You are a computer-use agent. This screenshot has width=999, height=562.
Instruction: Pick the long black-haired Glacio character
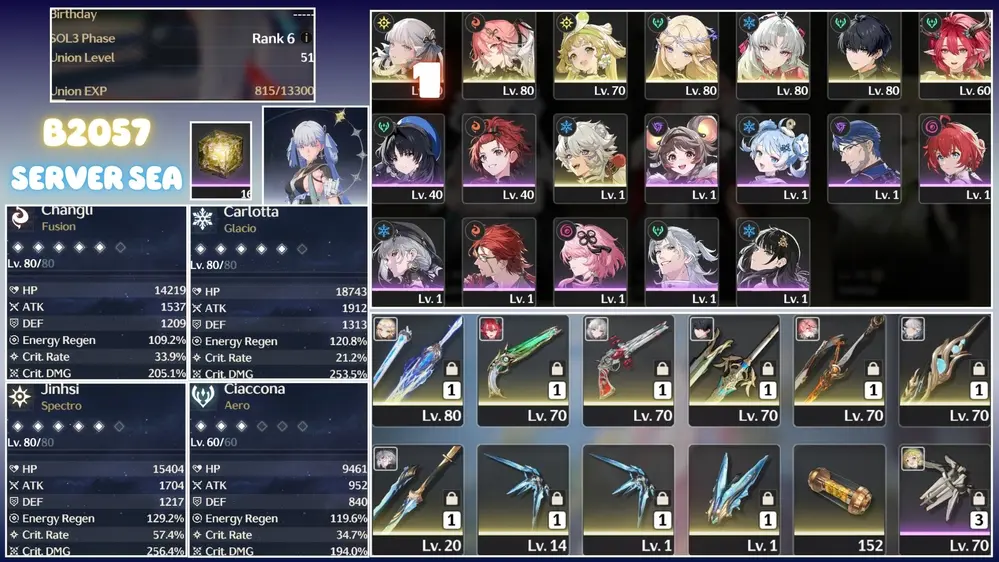click(773, 262)
